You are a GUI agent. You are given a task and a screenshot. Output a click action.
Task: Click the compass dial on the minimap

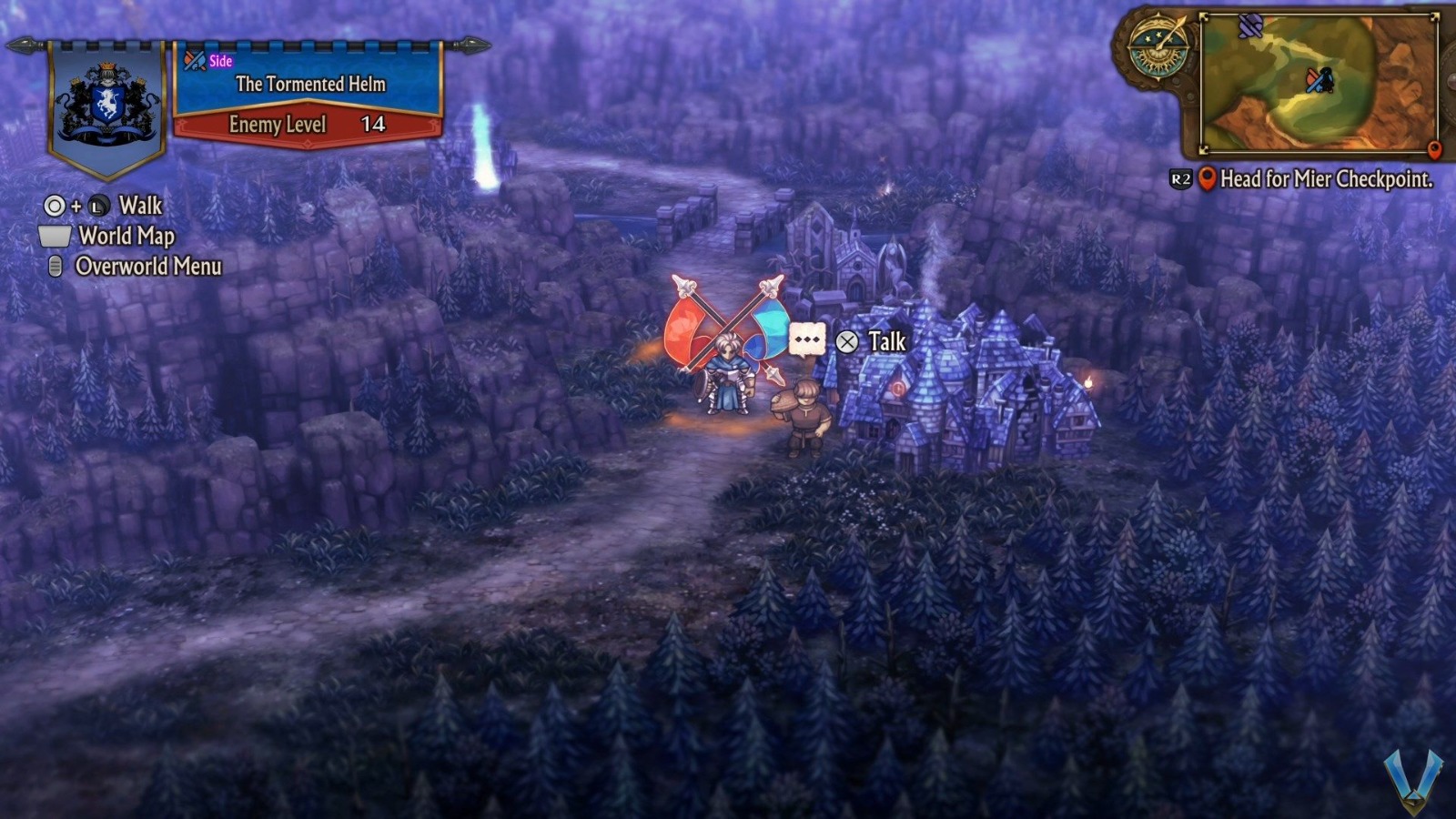[x=1158, y=46]
